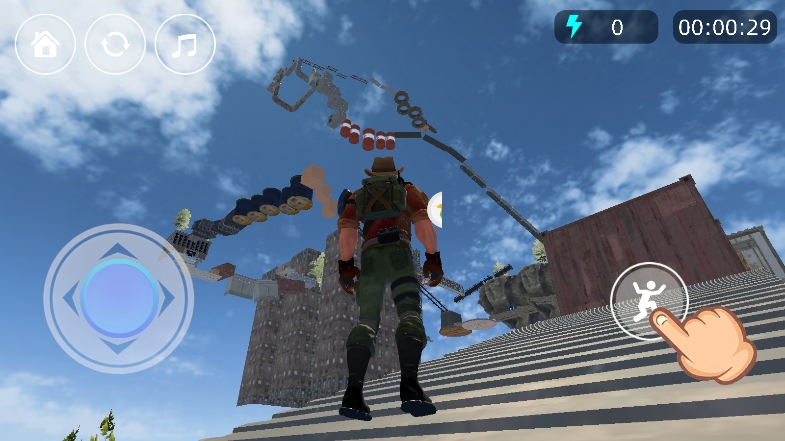Toggle the music note button
This screenshot has width=785, height=441.
(185, 44)
